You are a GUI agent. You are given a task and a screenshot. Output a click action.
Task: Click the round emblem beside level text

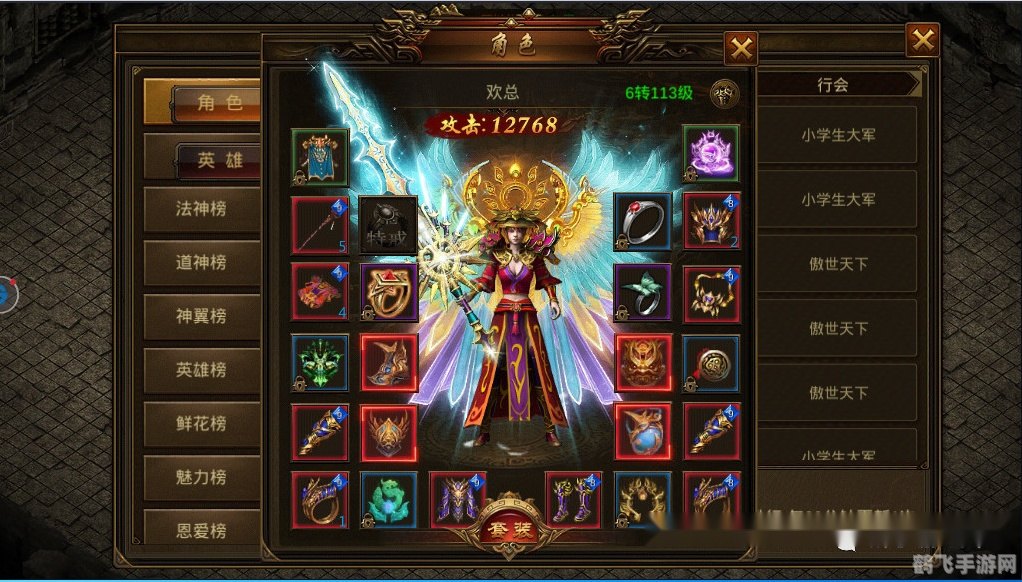tap(724, 93)
